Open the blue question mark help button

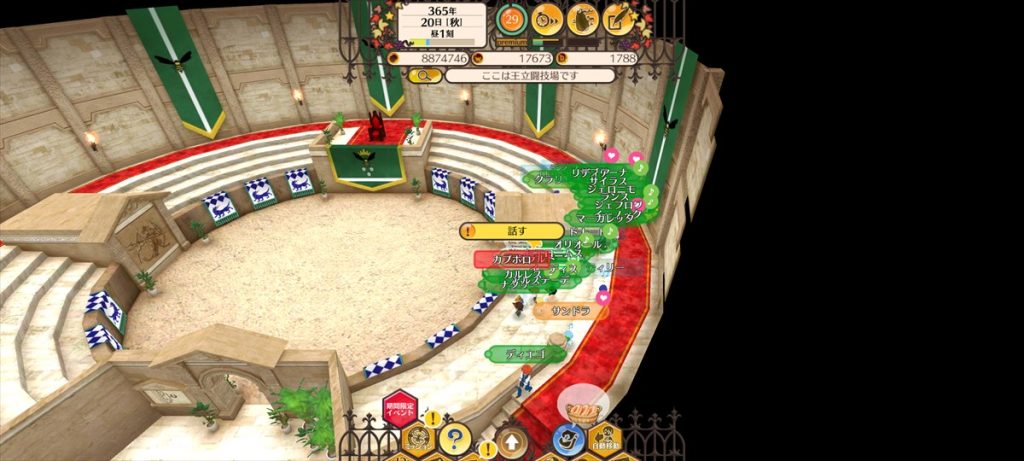455,437
